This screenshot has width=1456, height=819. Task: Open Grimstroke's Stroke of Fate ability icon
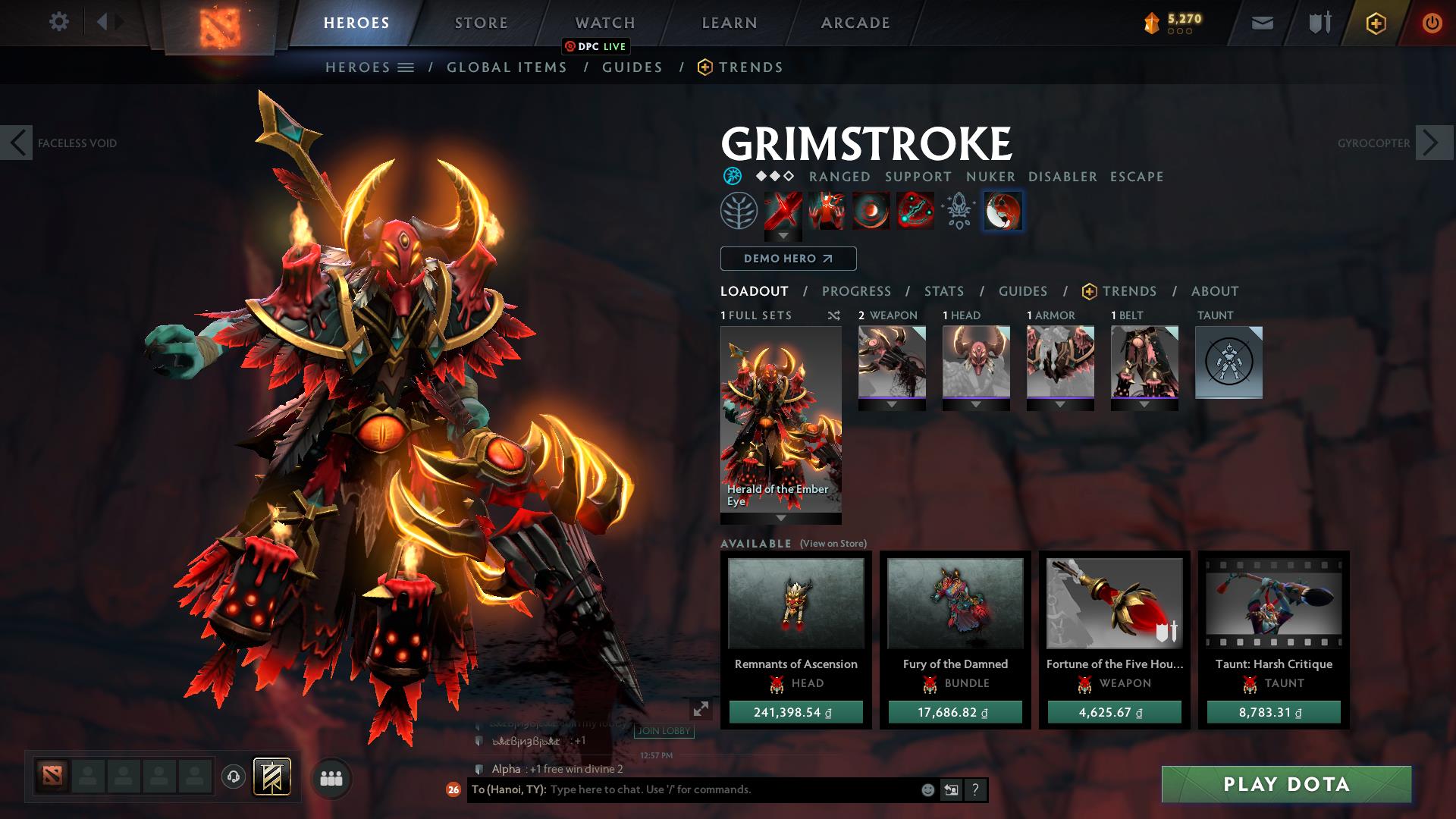(783, 212)
